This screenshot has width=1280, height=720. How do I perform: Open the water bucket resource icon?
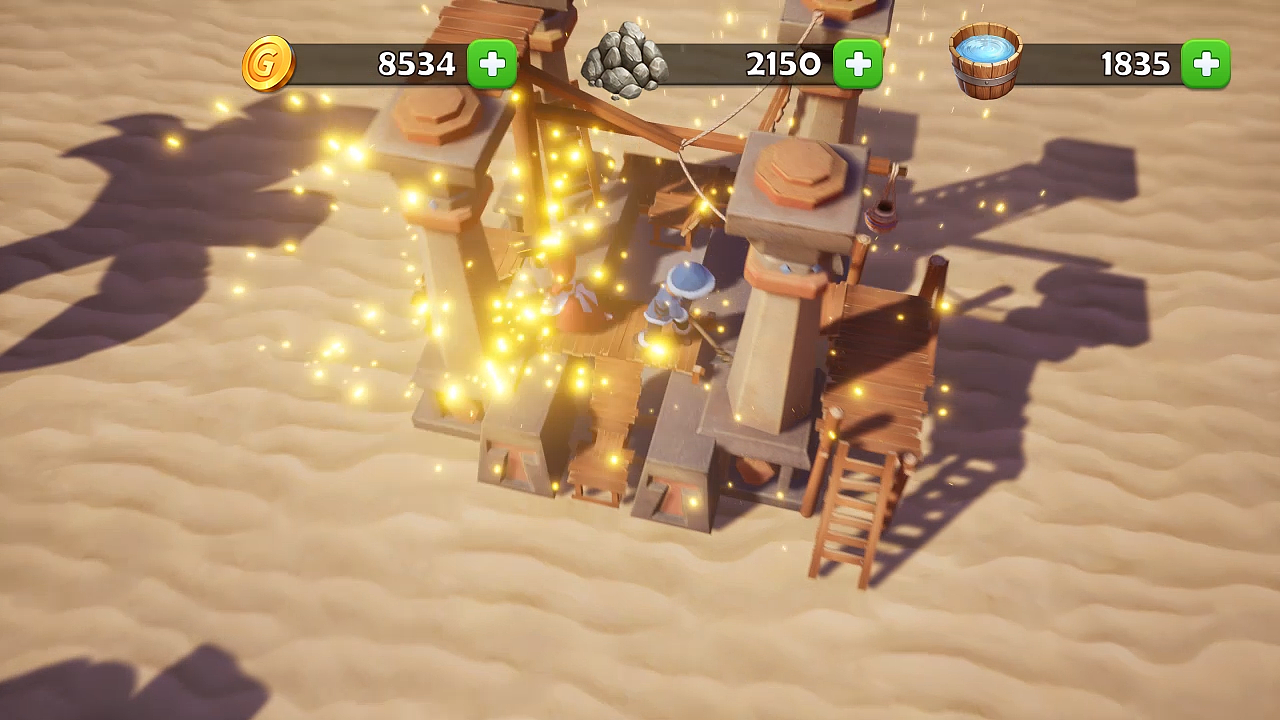coord(986,61)
